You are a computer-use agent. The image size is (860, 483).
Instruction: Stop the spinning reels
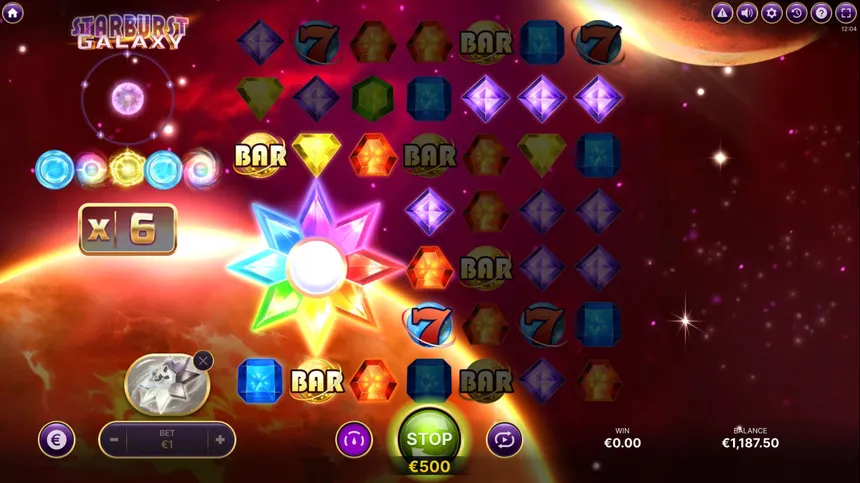pyautogui.click(x=429, y=439)
